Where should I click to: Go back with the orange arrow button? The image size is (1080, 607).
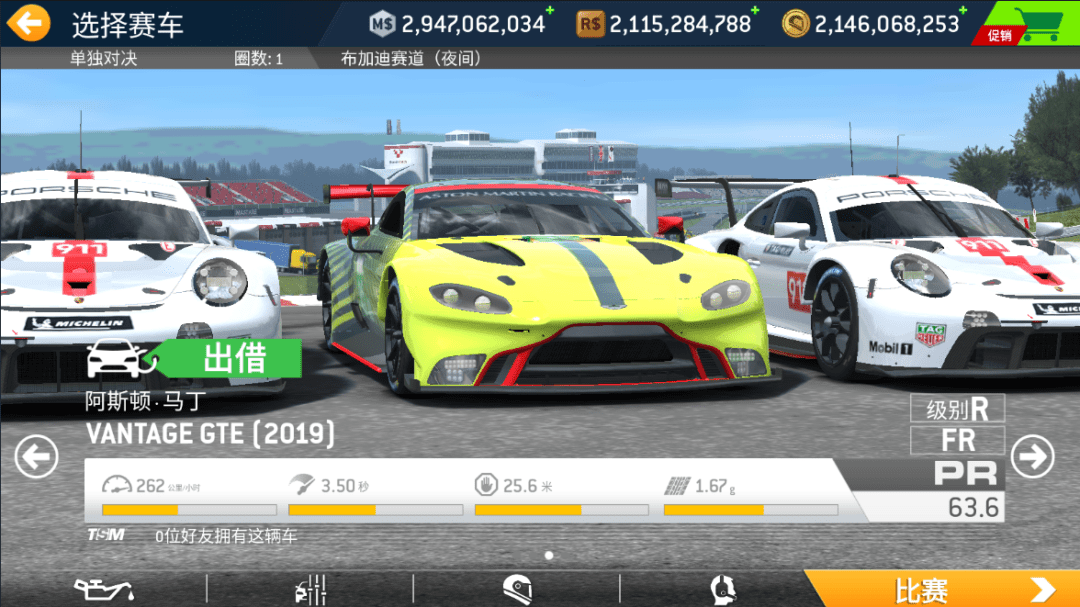click(x=30, y=23)
